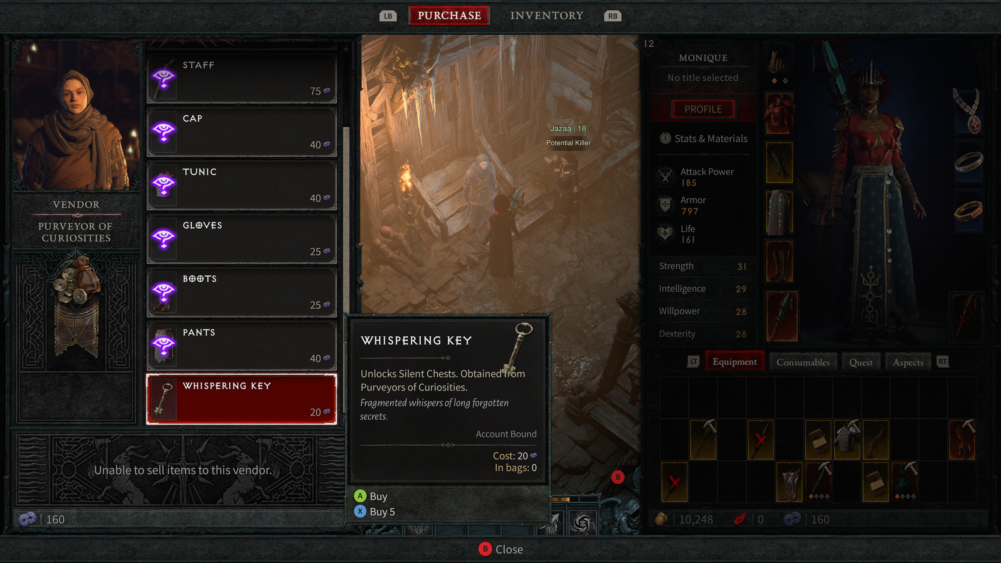1001x563 pixels.
Task: Select the Boots vendor item
Action: 241,292
